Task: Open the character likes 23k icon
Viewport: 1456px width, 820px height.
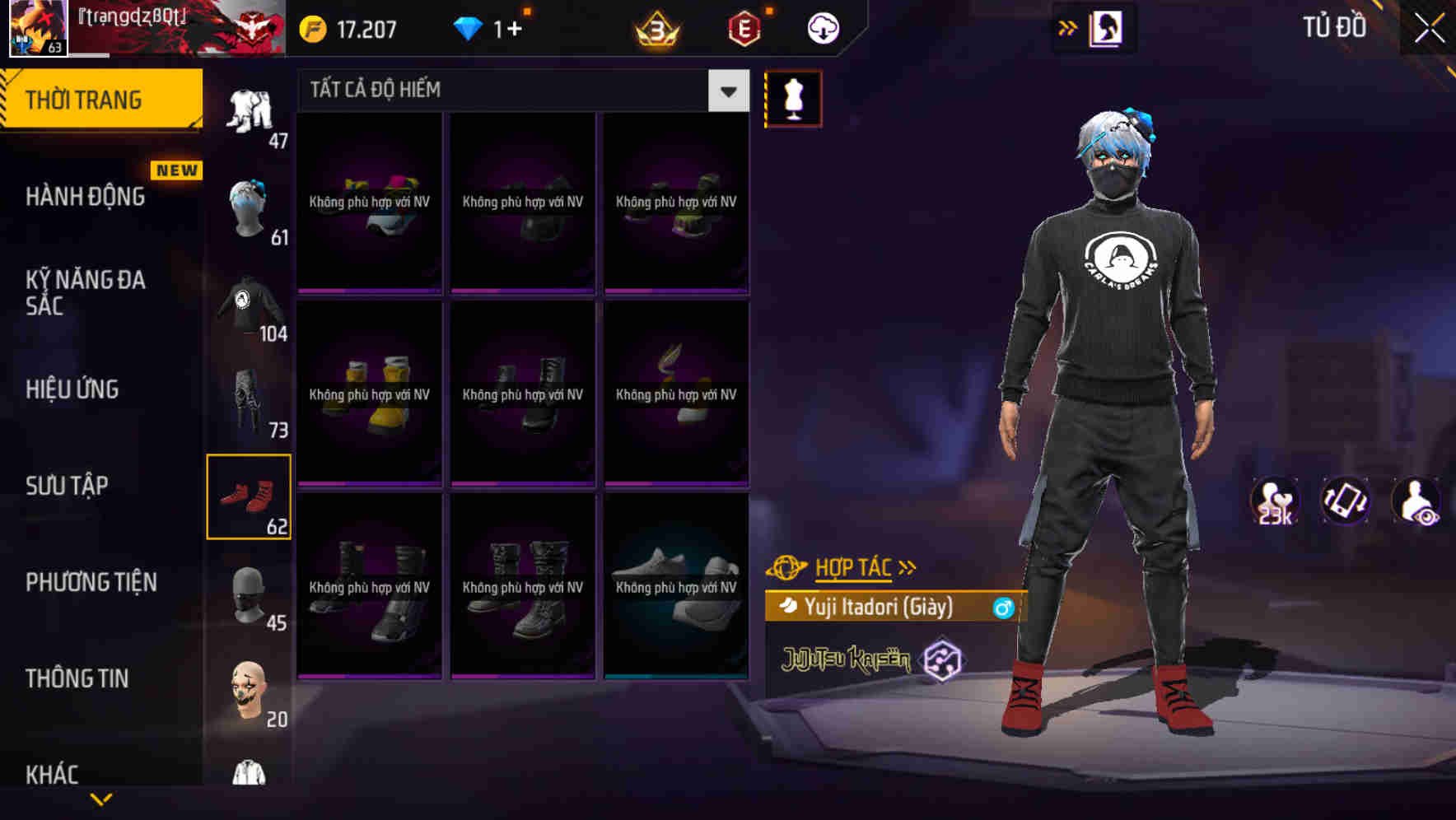Action: pos(1273,501)
